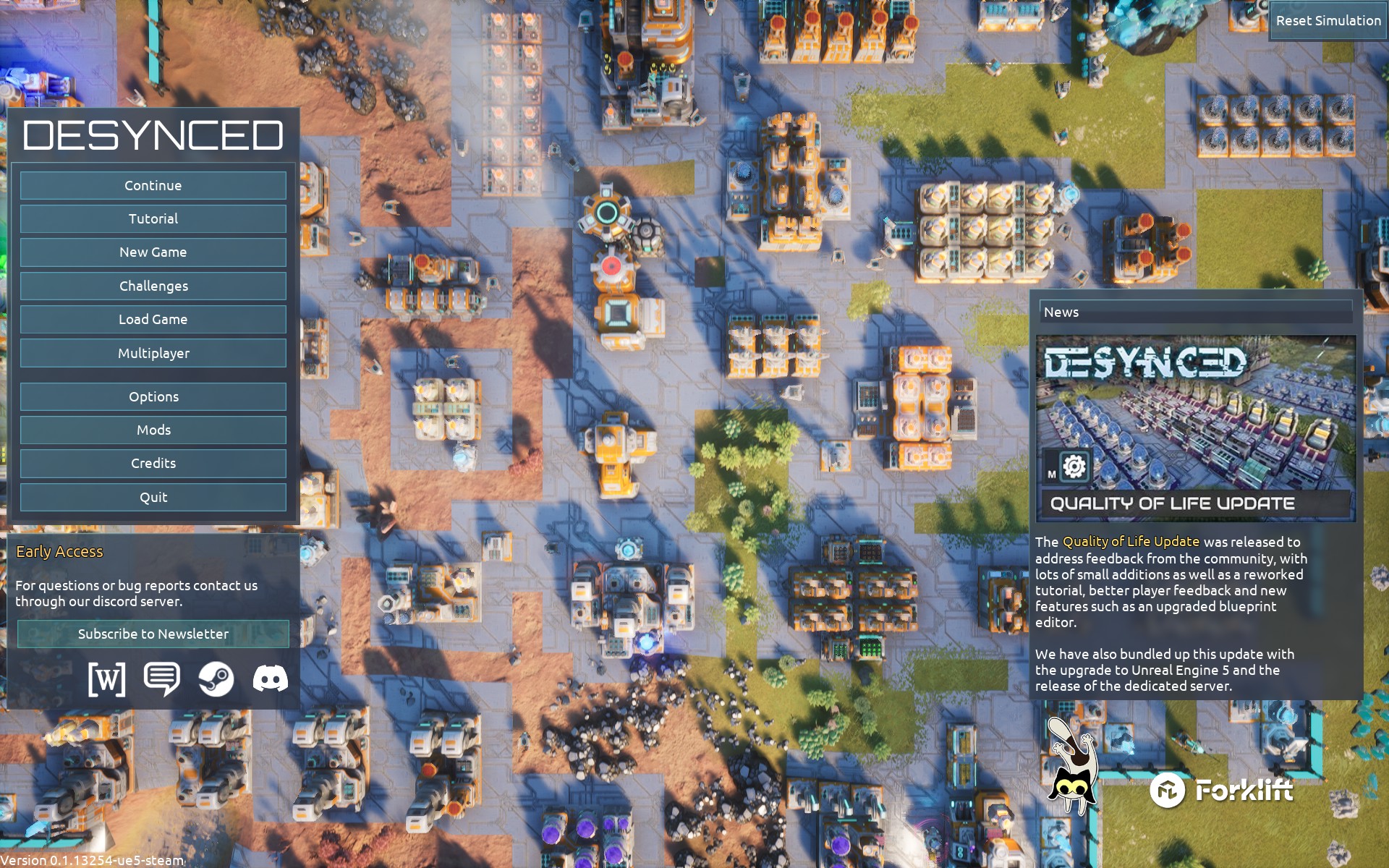
Task: Follow the yellow Quality of Life Update link
Action: click(x=1131, y=542)
